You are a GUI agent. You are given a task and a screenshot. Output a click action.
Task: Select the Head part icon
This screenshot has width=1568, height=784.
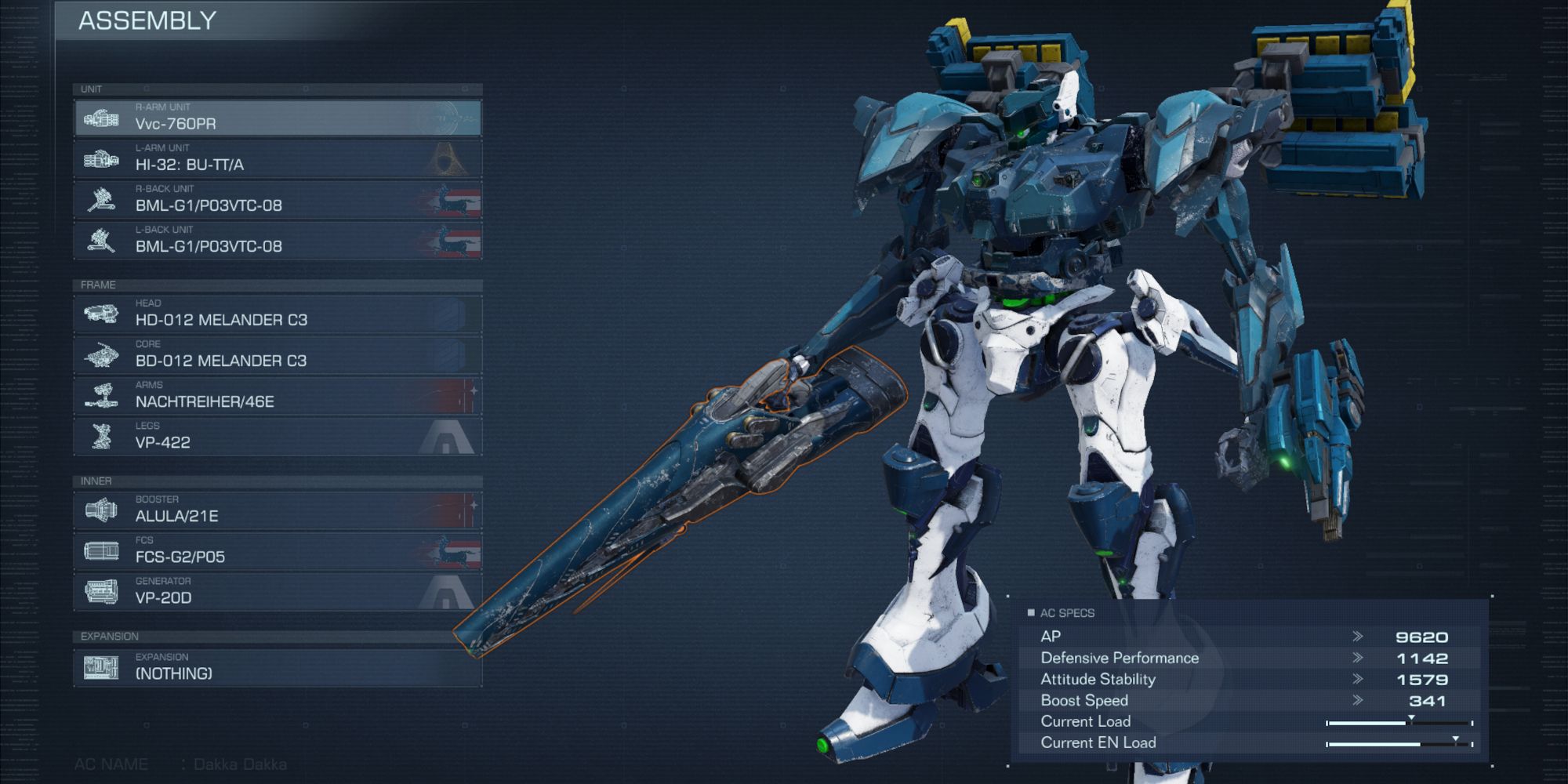coord(102,313)
